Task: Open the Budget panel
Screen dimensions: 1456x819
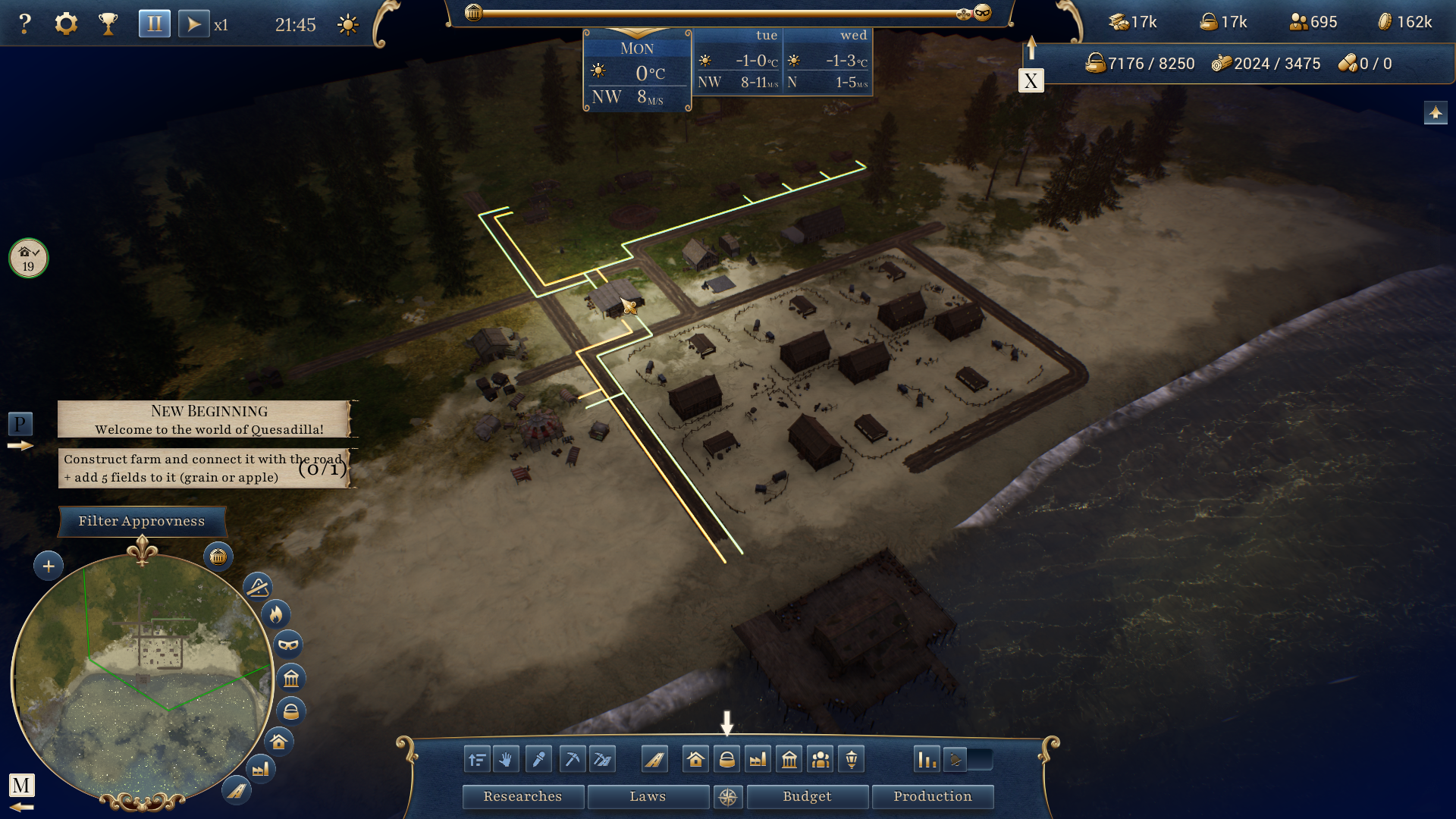Action: 807,796
